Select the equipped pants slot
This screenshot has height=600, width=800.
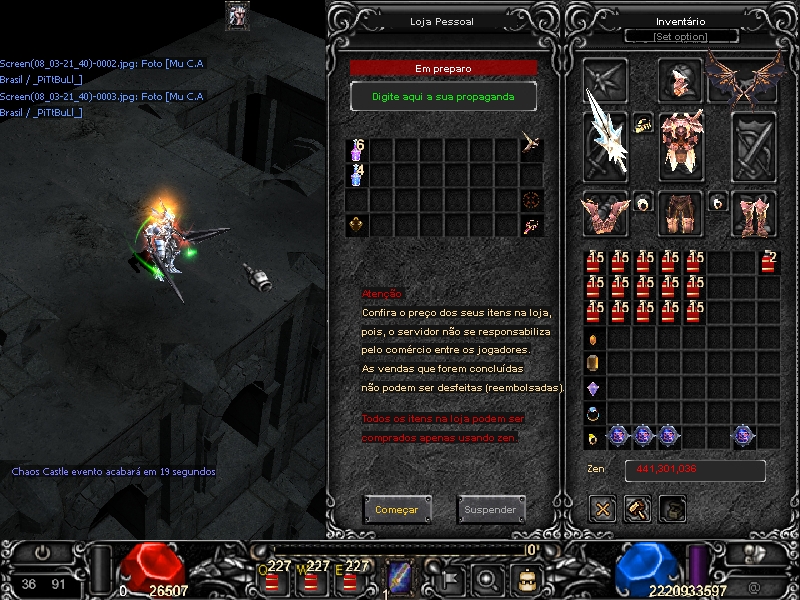tap(682, 212)
